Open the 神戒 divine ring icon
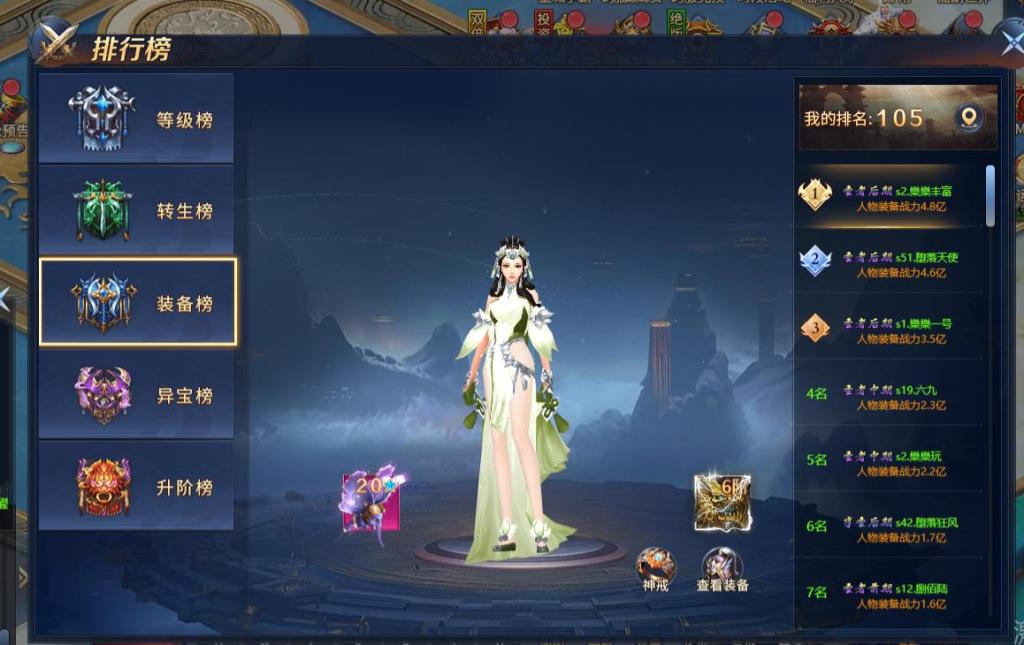Image resolution: width=1024 pixels, height=645 pixels. coord(655,566)
